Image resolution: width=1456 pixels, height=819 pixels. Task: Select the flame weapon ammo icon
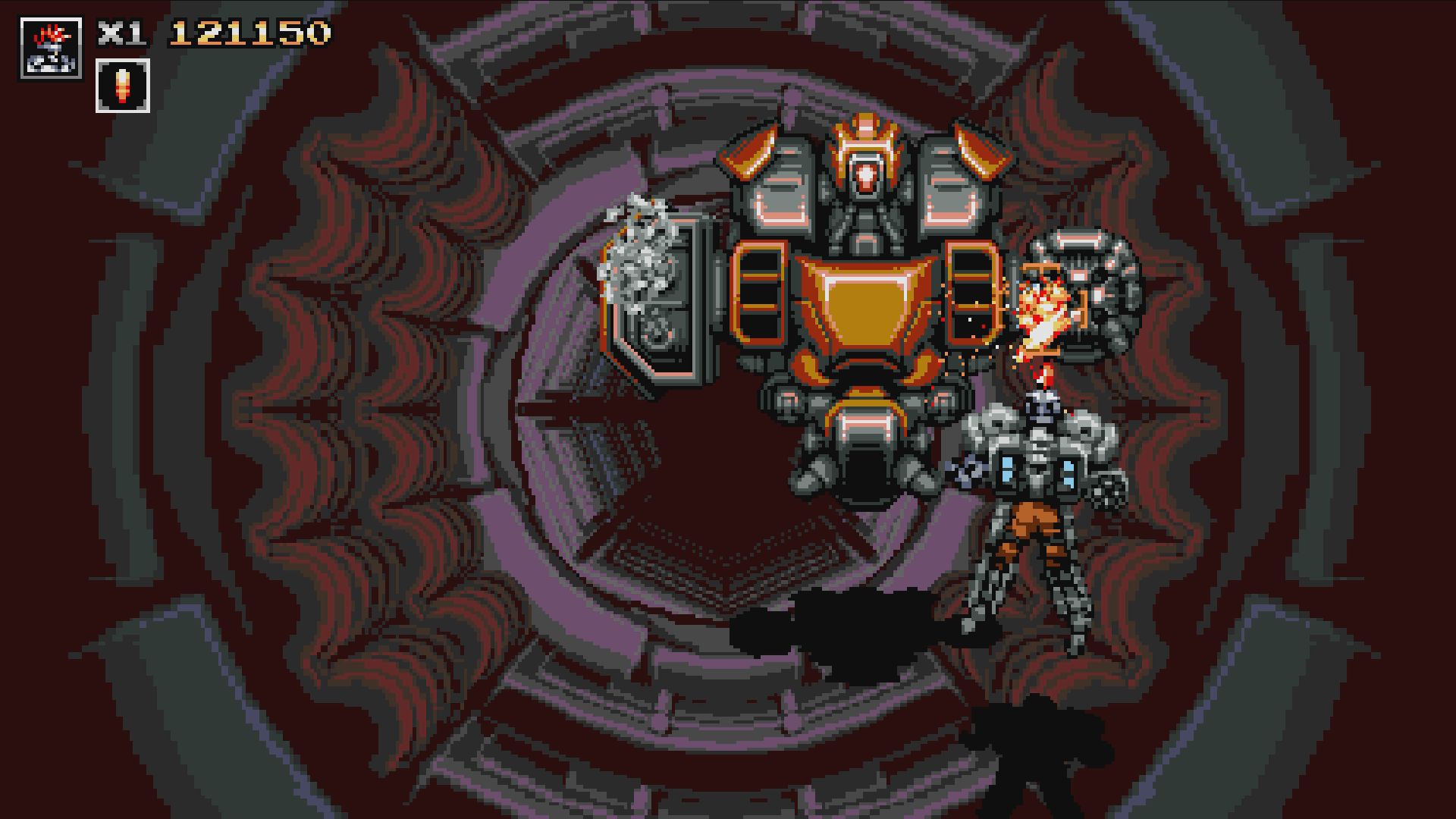point(121,86)
